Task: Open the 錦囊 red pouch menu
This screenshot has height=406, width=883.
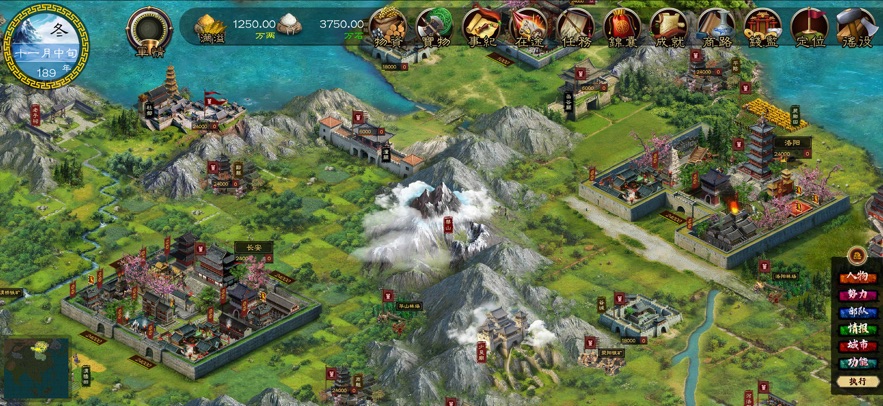Action: [622, 26]
